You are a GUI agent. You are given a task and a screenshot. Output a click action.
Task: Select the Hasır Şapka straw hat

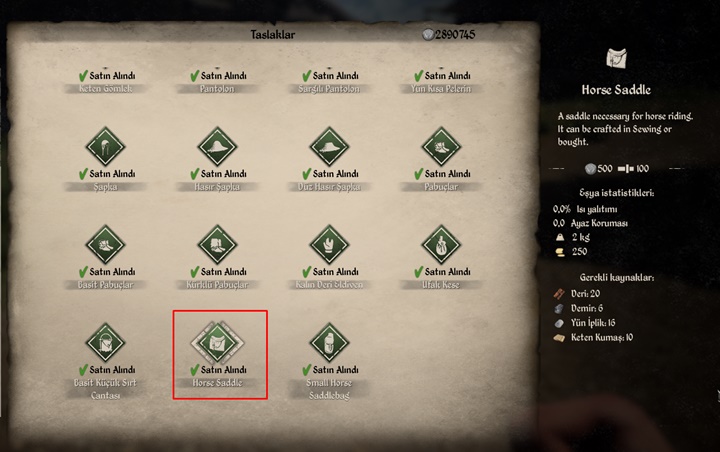[218, 148]
